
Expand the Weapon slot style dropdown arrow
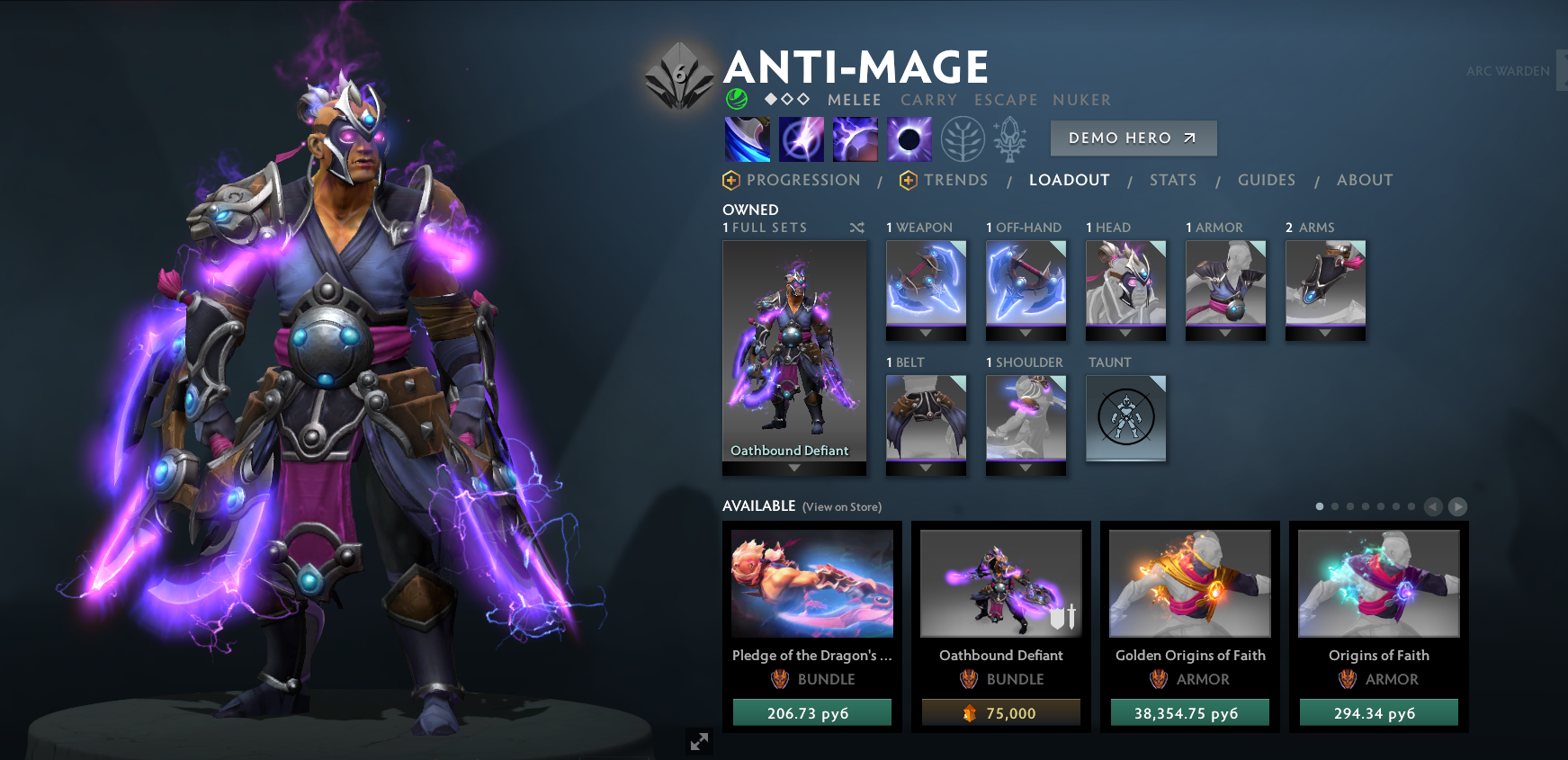[926, 333]
